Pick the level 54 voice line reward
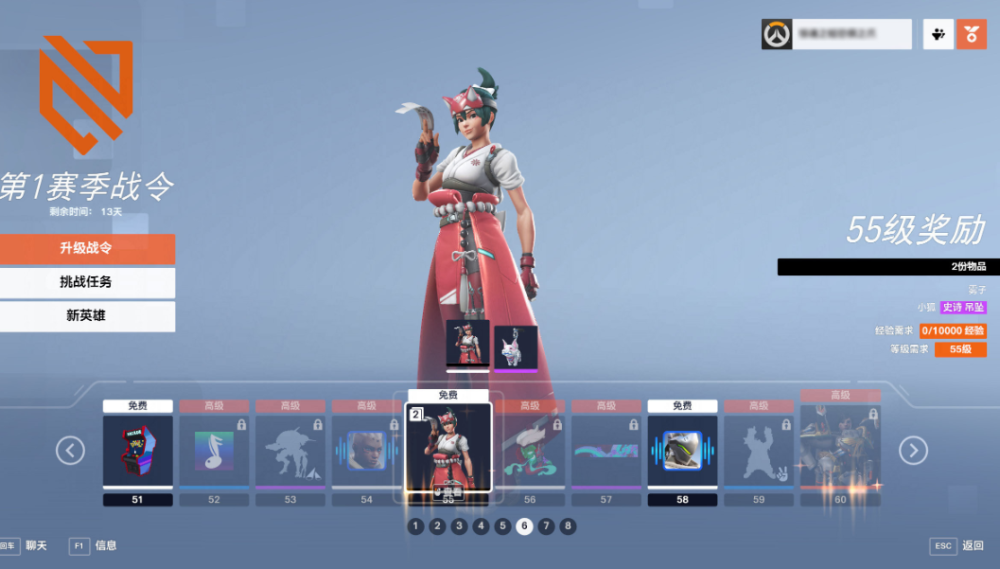This screenshot has height=569, width=1000. click(366, 451)
